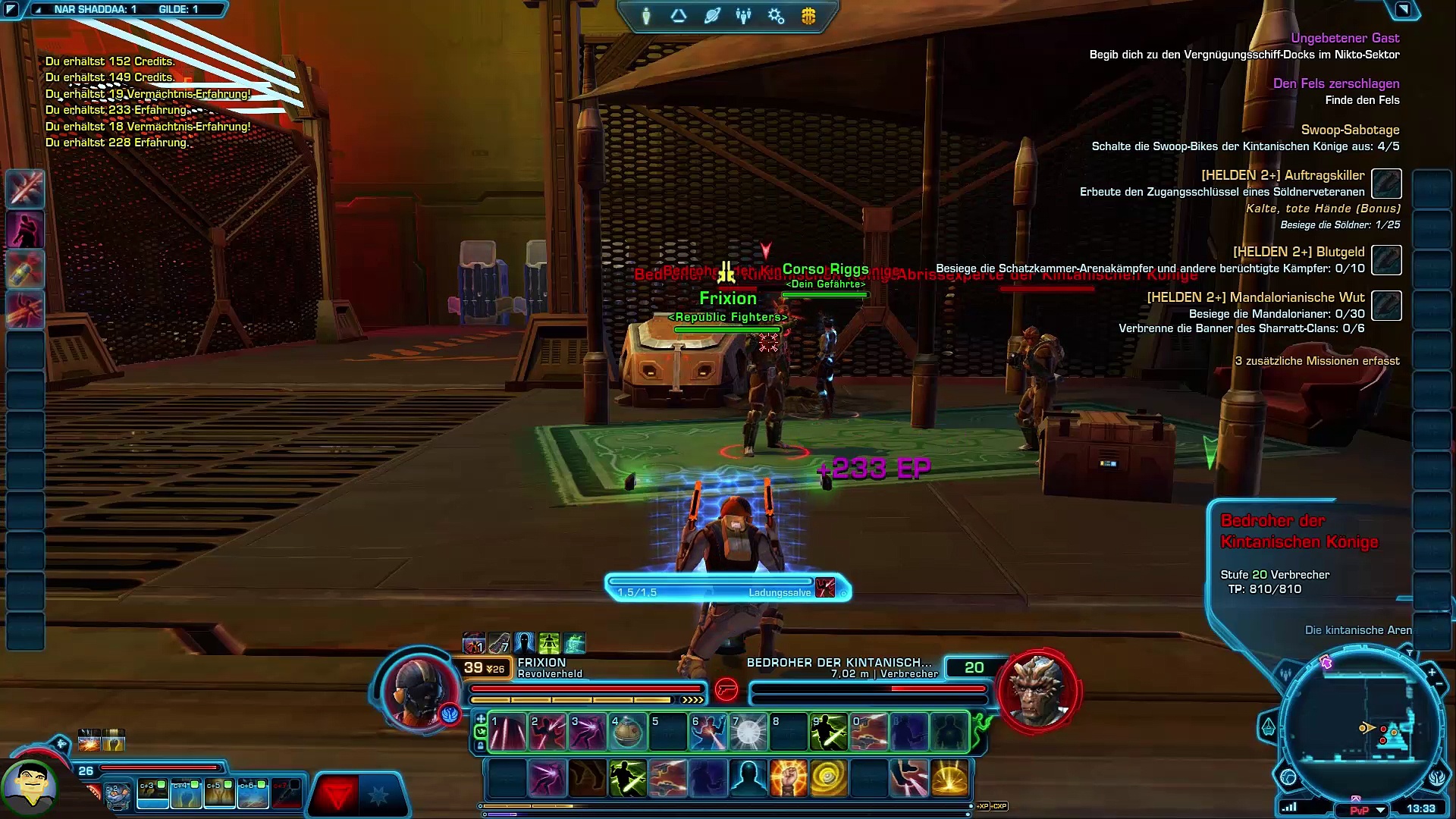Use the Auftragskiller mission item icon

click(x=1386, y=184)
